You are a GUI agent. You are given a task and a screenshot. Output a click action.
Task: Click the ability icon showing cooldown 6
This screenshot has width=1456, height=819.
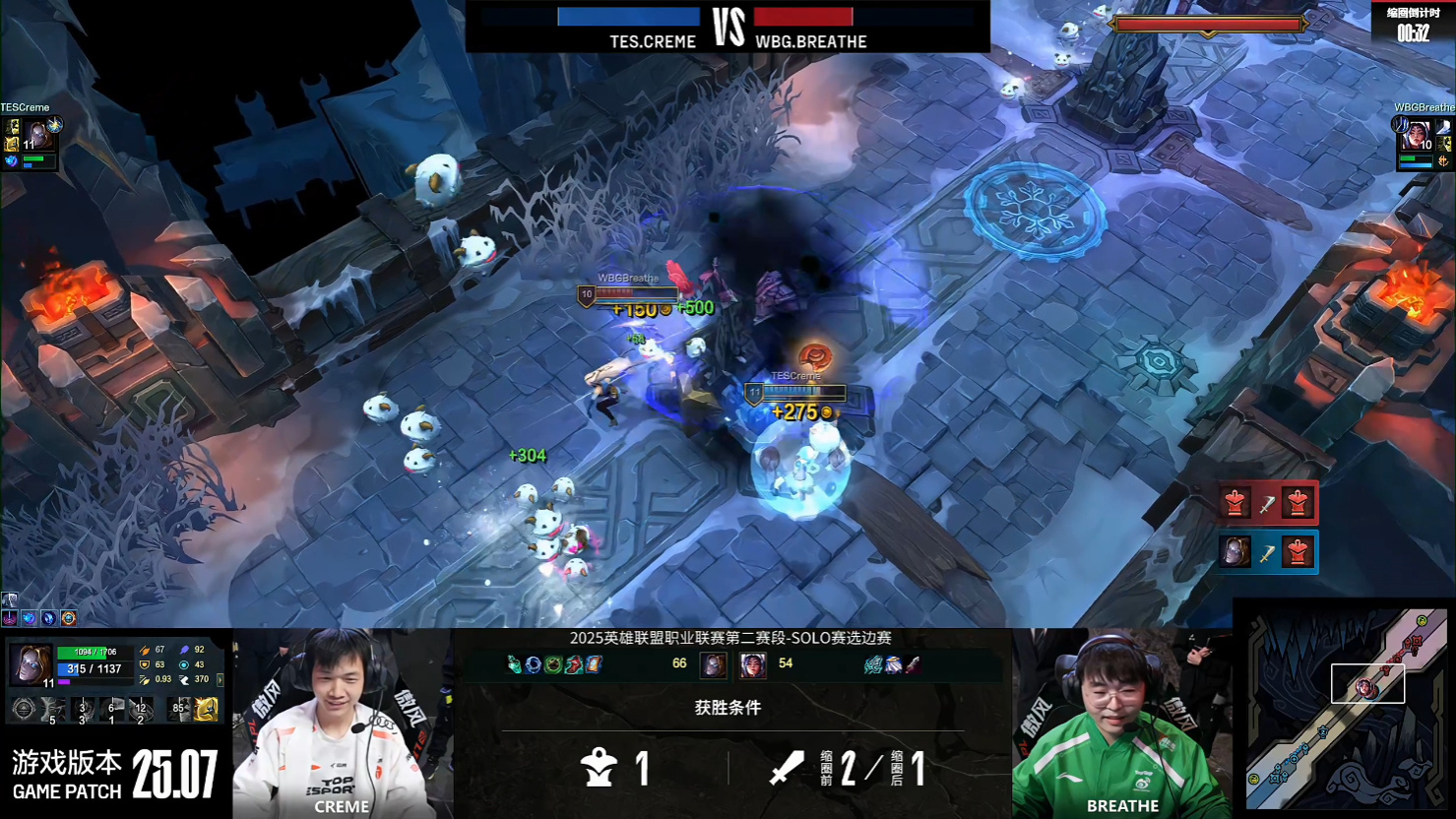(x=112, y=710)
